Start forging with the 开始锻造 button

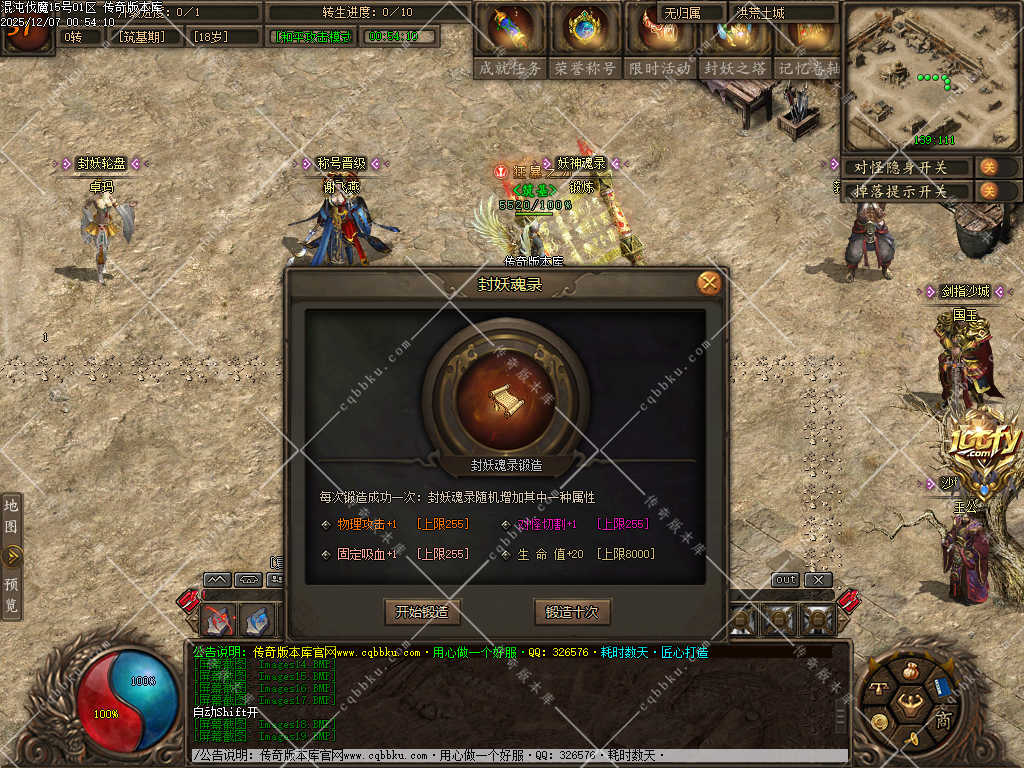pyautogui.click(x=422, y=611)
